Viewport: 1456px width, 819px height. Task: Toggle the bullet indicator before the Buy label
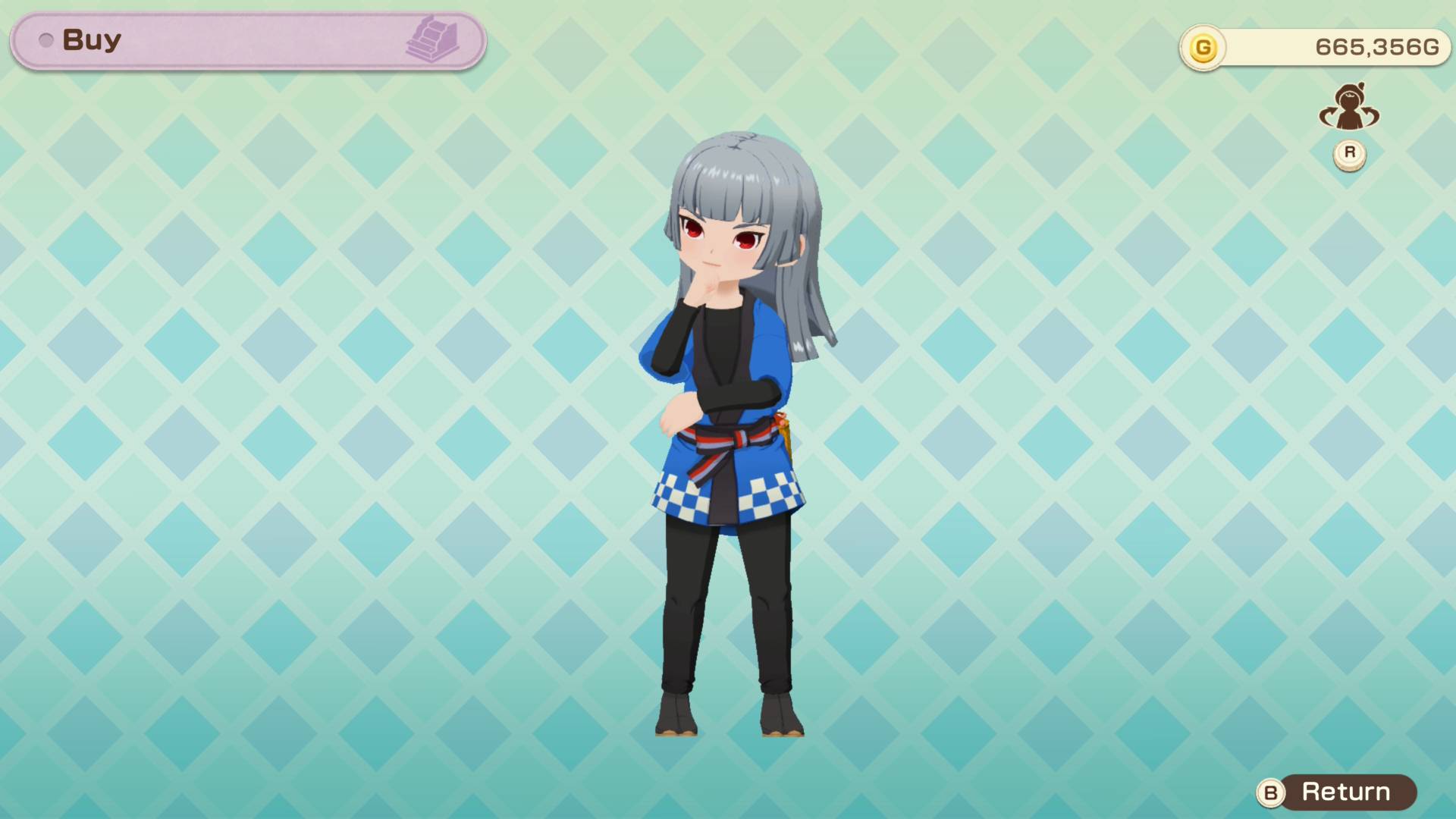pos(47,40)
